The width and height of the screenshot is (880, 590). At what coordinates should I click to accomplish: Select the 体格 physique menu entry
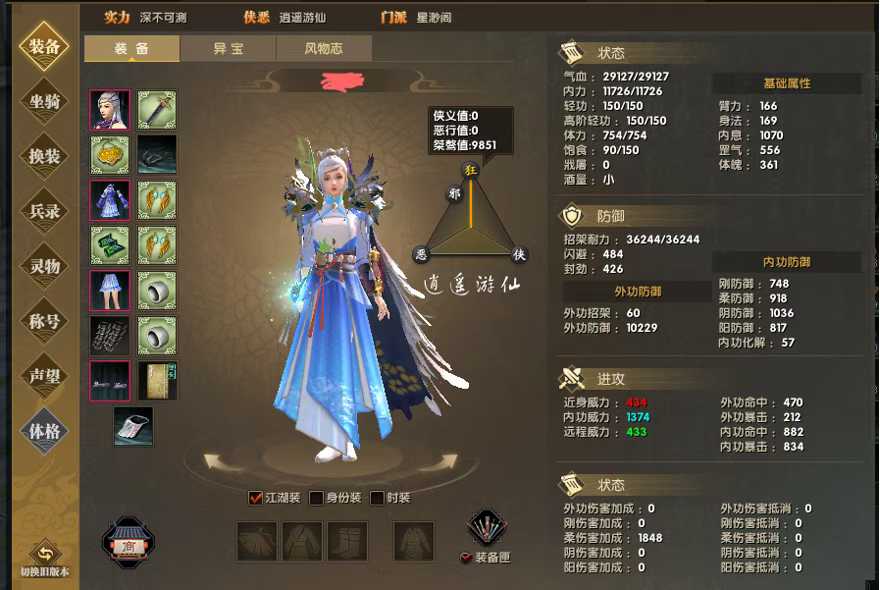click(x=44, y=431)
